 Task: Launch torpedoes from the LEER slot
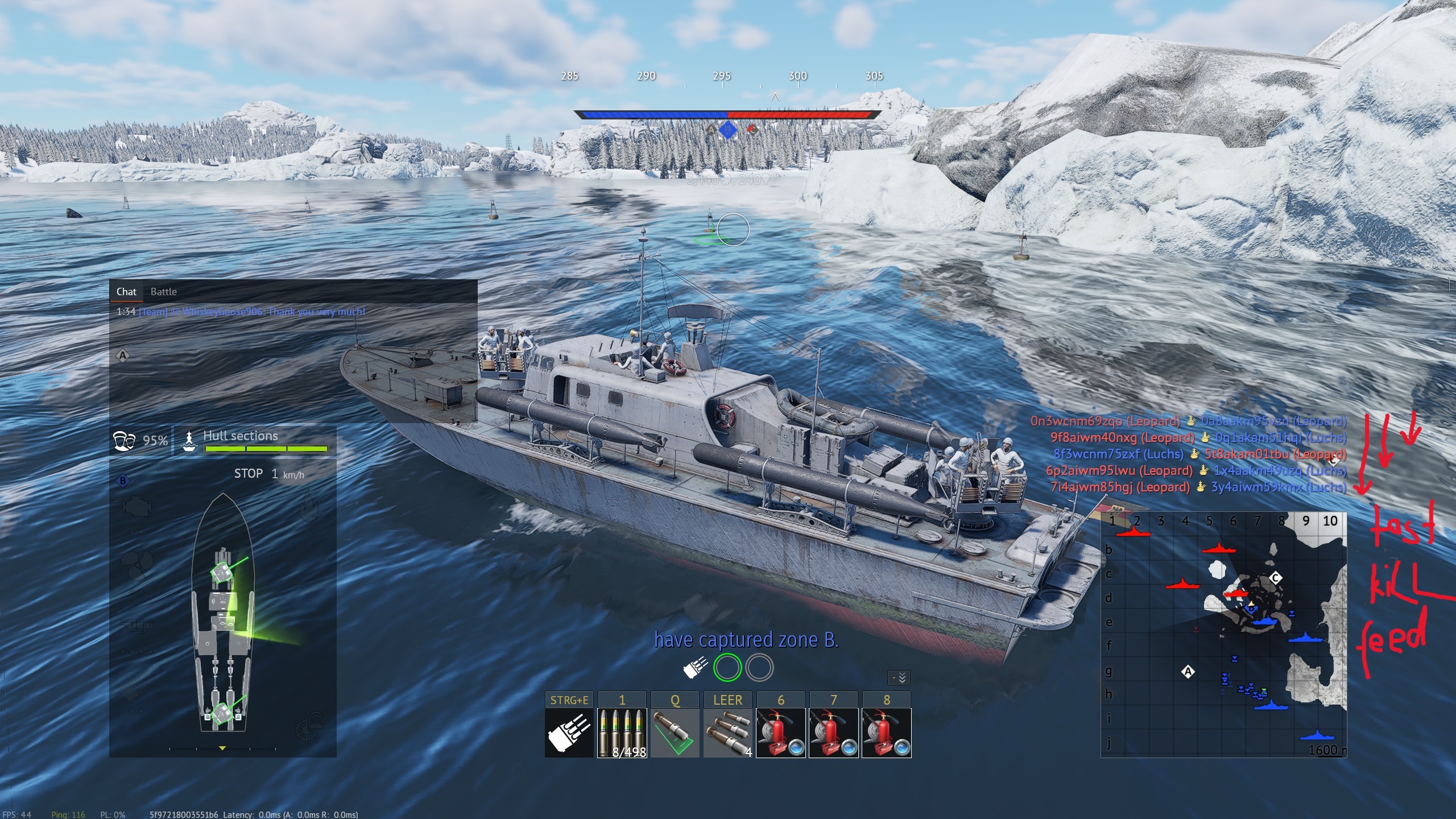coord(727,733)
